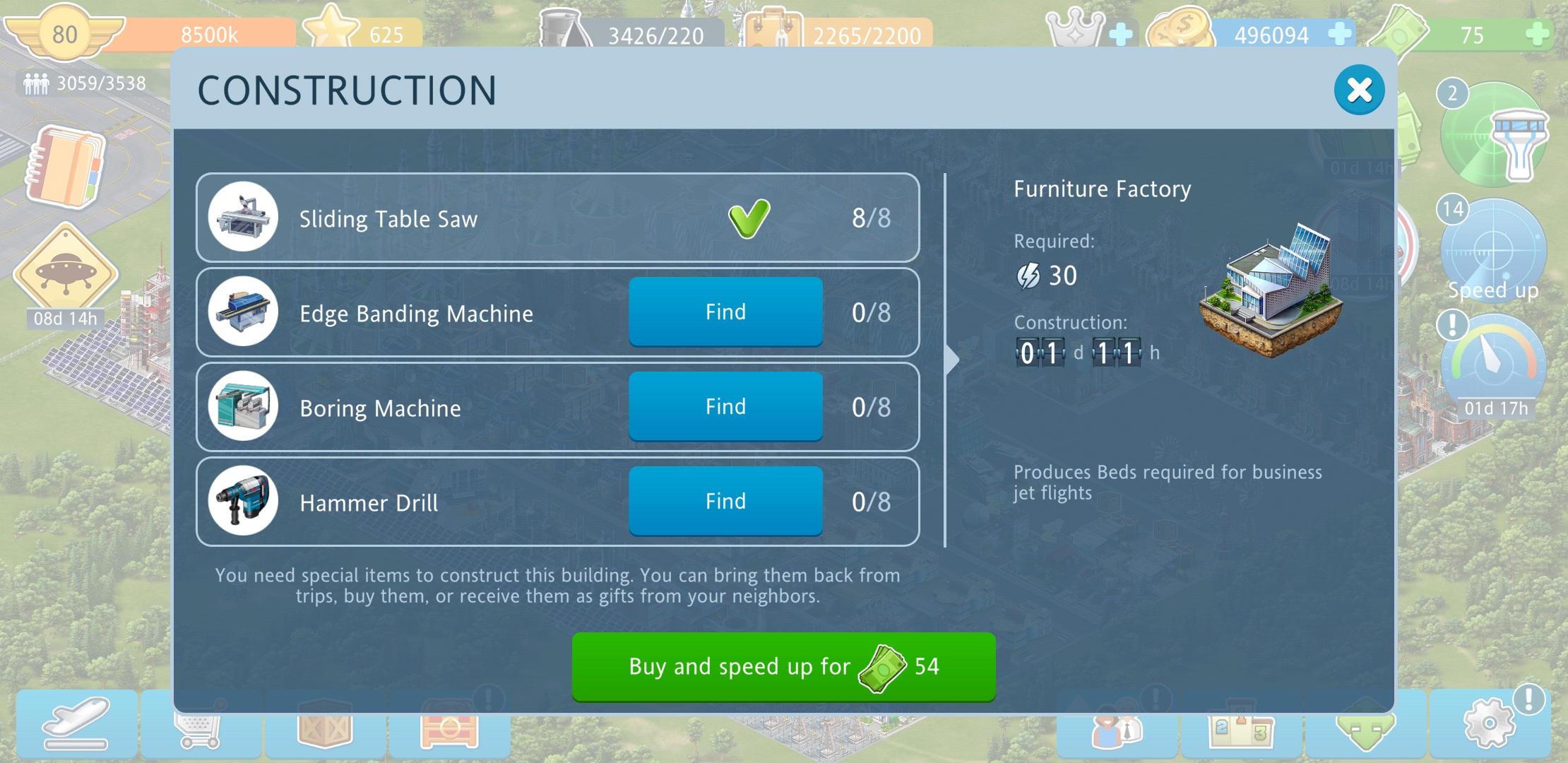Open the colorful notebook journal
1568x763 pixels.
pos(66,167)
